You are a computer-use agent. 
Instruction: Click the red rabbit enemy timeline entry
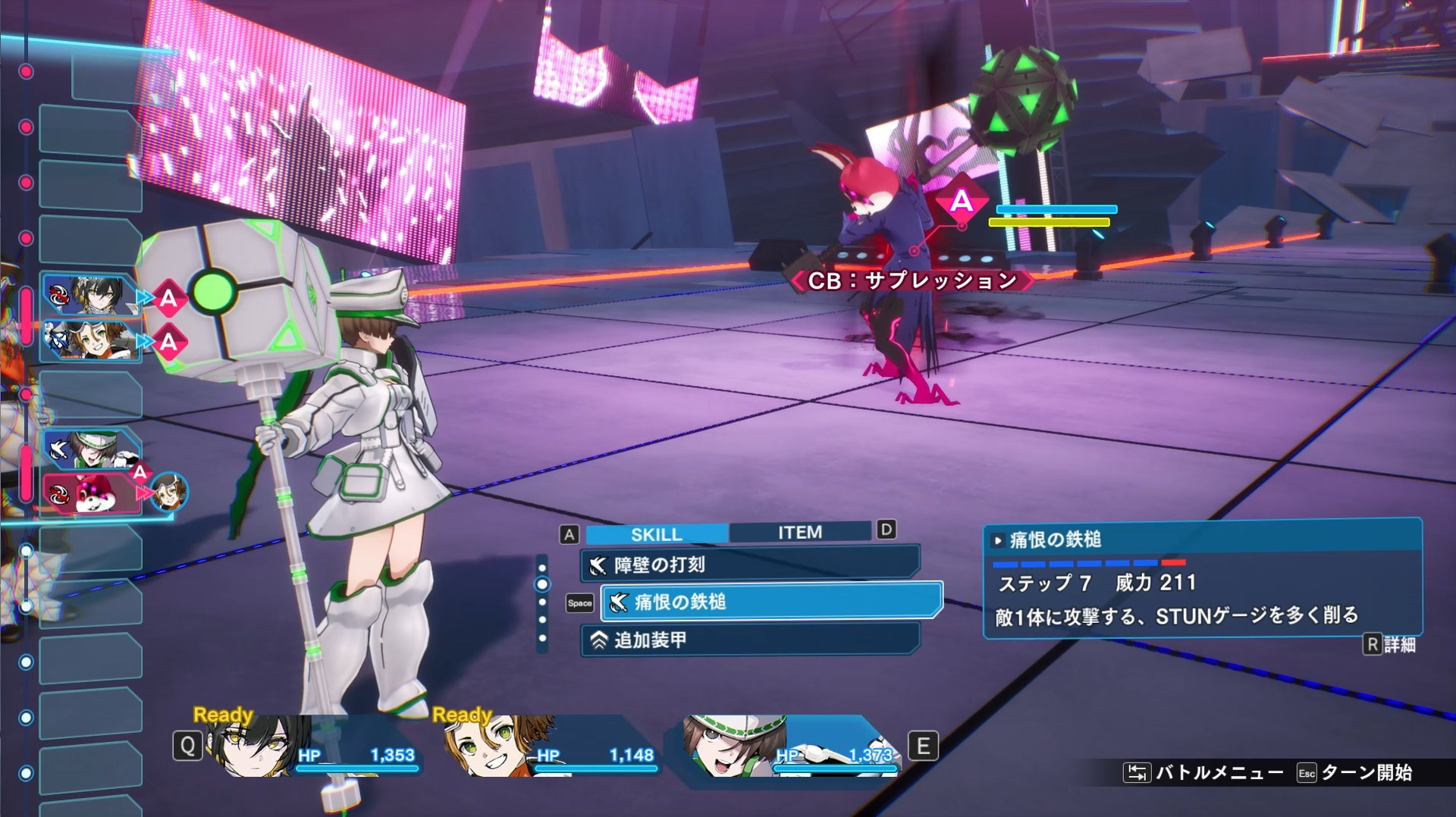coord(91,493)
